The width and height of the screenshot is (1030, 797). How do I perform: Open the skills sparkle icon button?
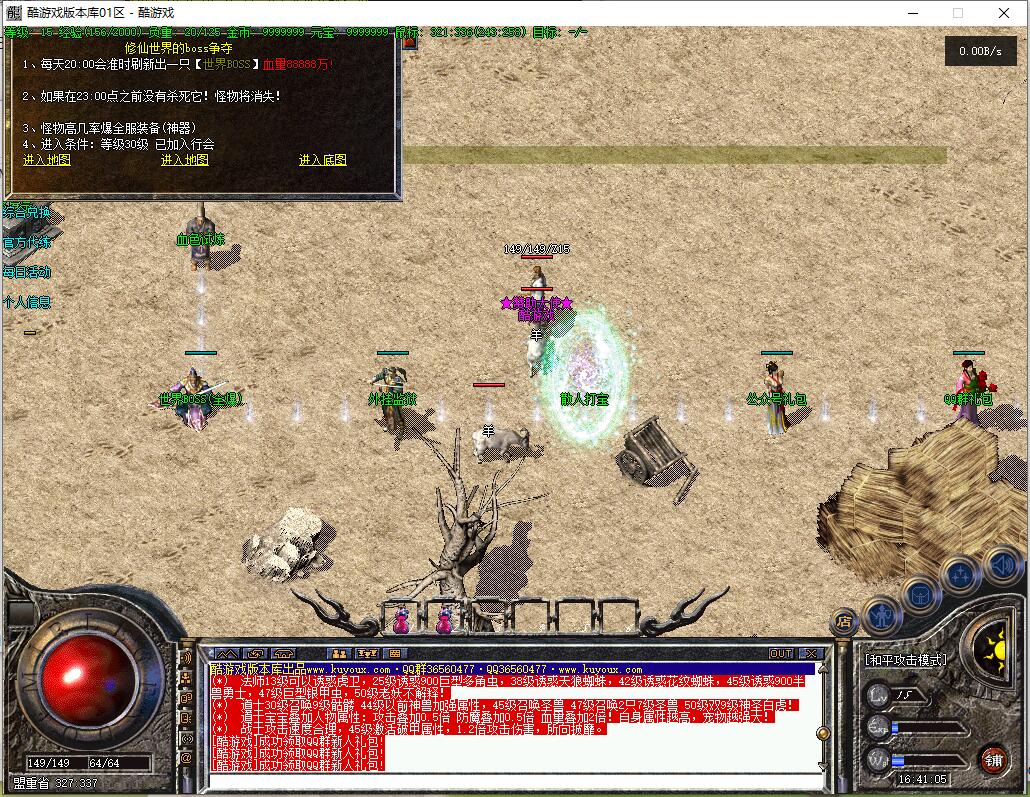[x=960, y=575]
